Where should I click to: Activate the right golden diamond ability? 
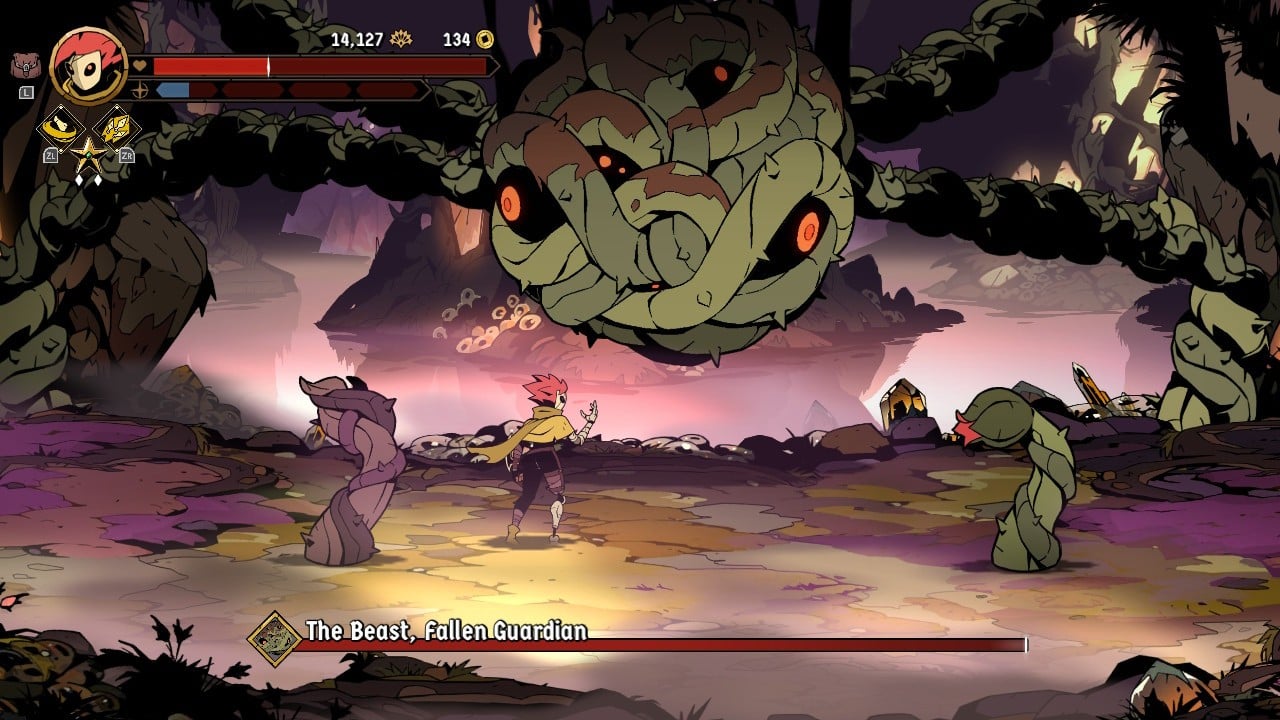point(115,127)
